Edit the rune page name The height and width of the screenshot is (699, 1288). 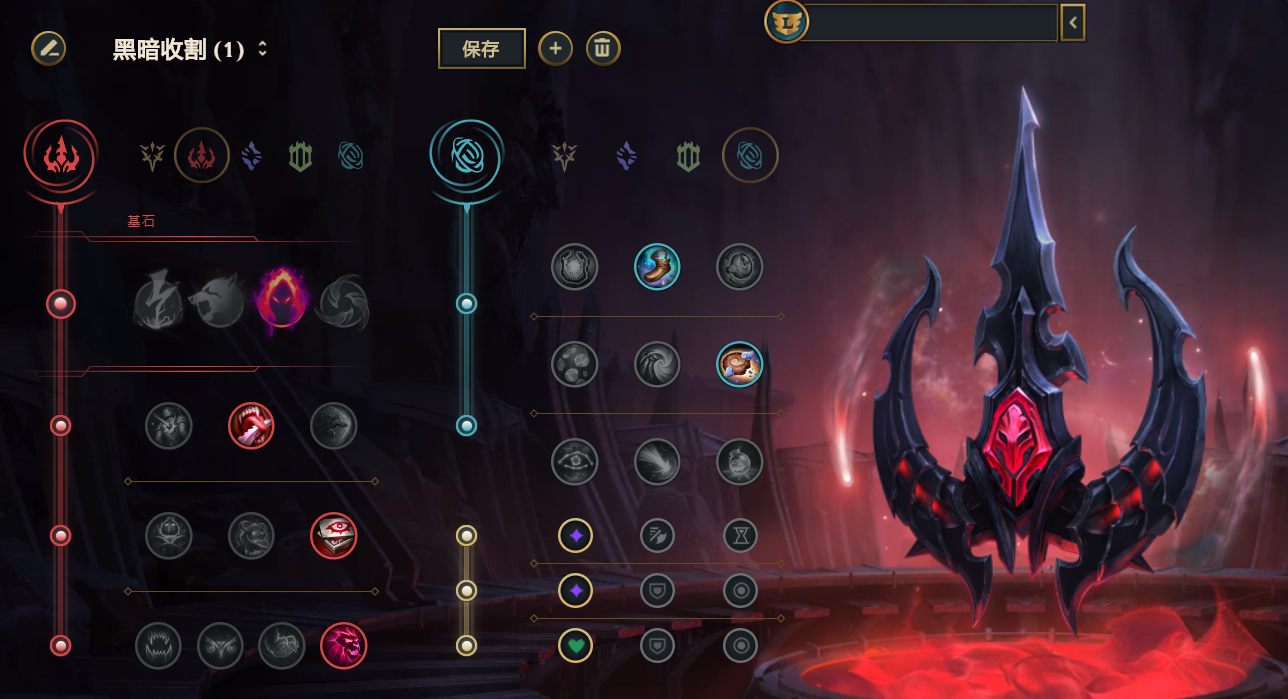point(48,48)
